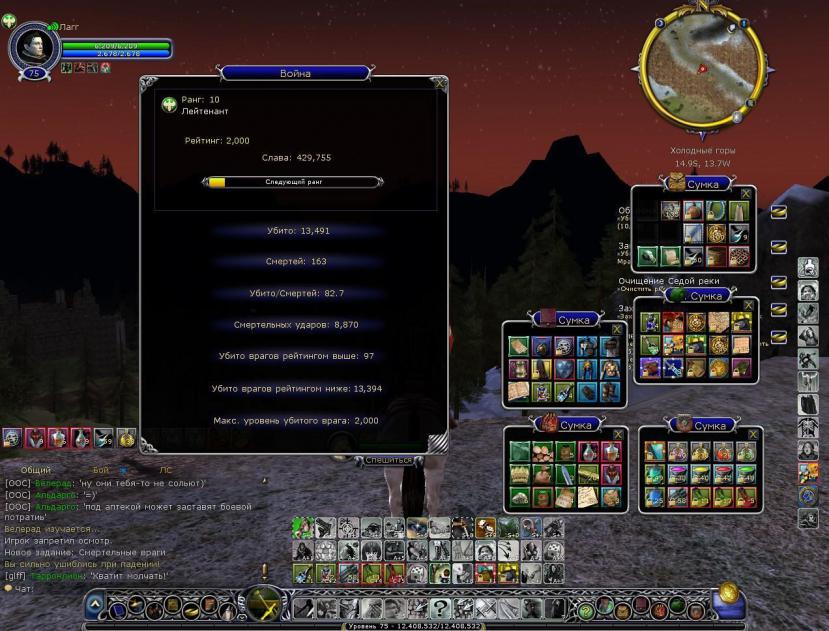Select the wood logs item in the bag
The width and height of the screenshot is (829, 631).
[541, 451]
